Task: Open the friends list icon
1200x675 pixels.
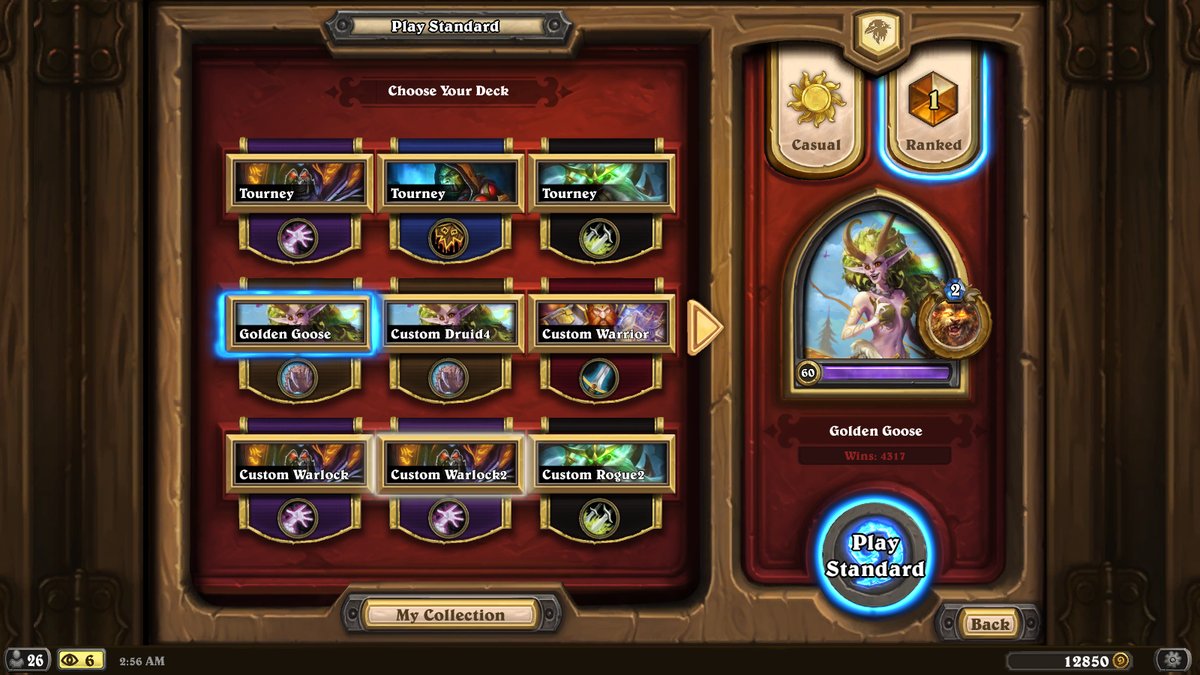Action: tap(27, 660)
